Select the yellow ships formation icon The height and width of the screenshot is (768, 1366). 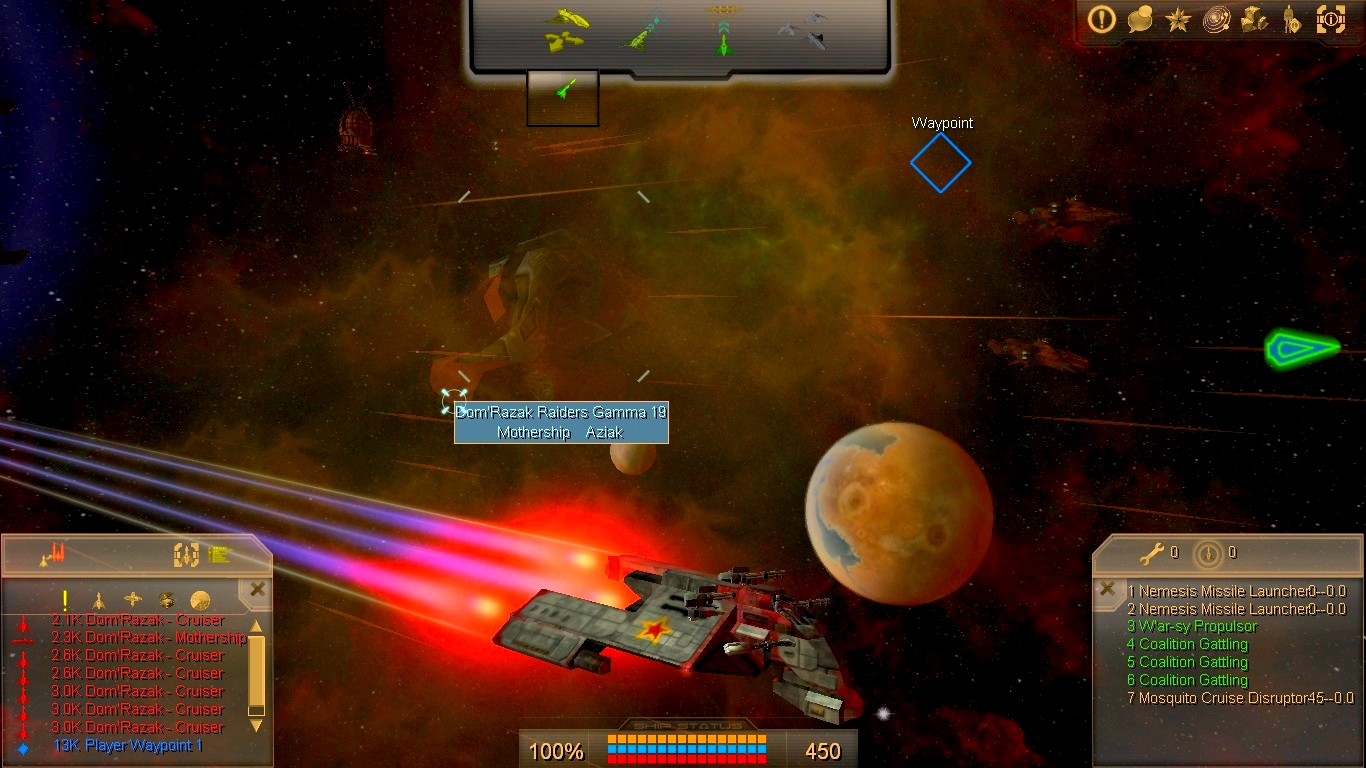[x=566, y=30]
